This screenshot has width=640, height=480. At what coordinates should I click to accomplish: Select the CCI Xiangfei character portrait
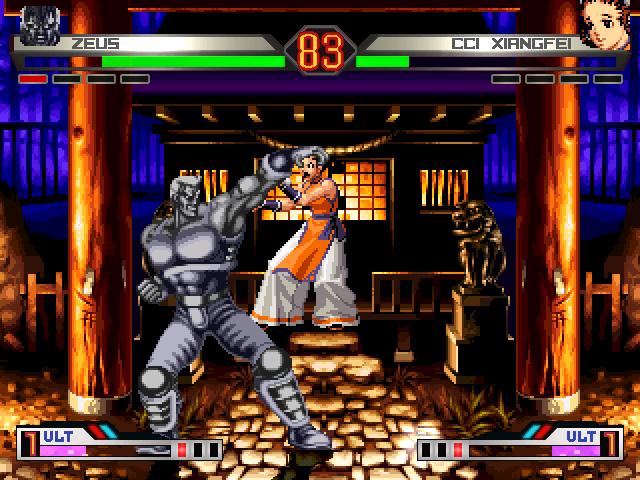(x=604, y=23)
